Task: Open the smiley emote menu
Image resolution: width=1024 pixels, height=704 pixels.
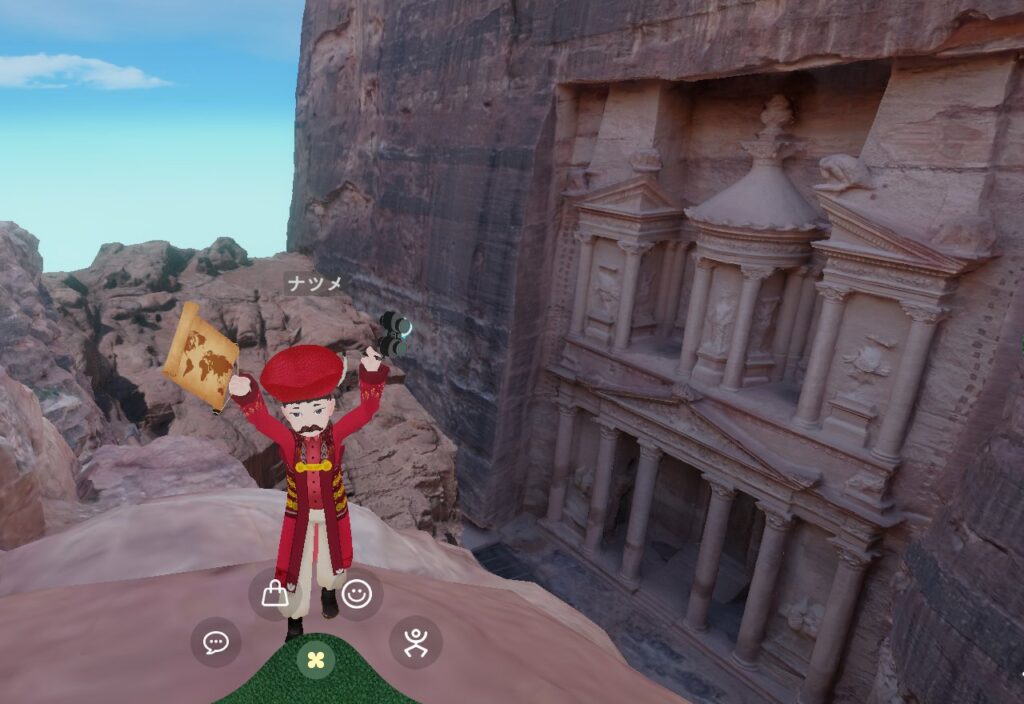Action: 357,594
